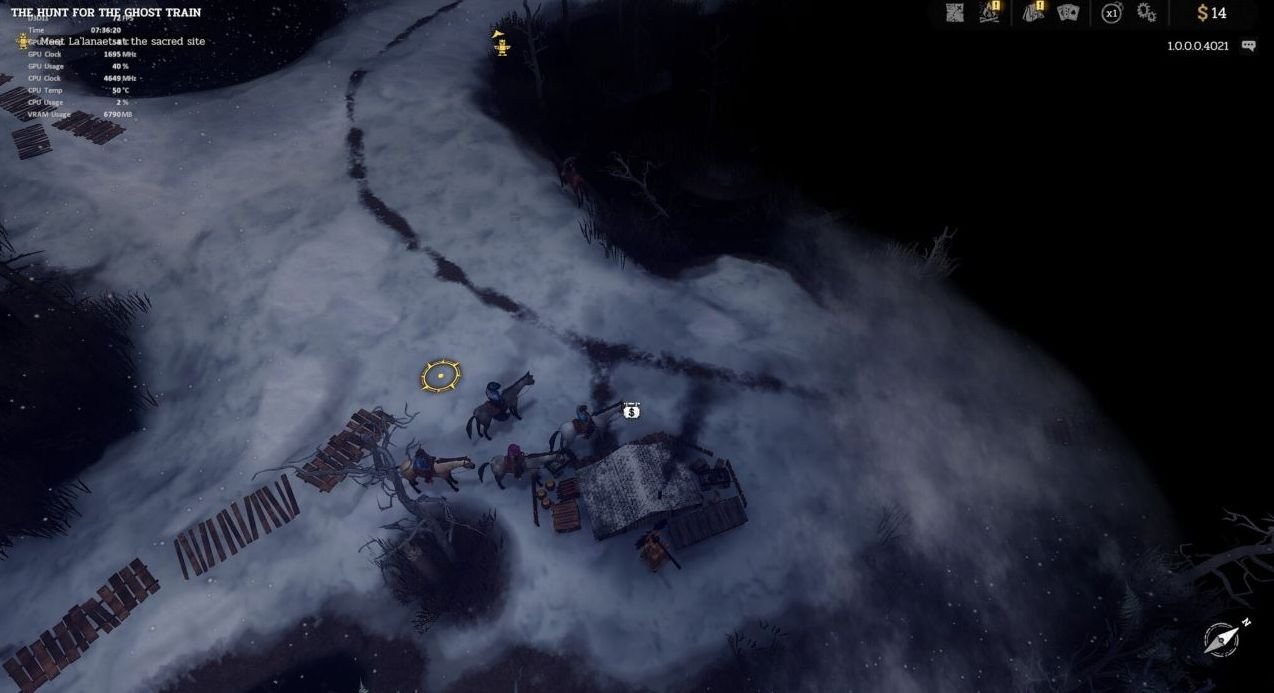This screenshot has width=1274, height=693.
Task: Open the posse icon with exclamation badge
Action: point(1032,13)
